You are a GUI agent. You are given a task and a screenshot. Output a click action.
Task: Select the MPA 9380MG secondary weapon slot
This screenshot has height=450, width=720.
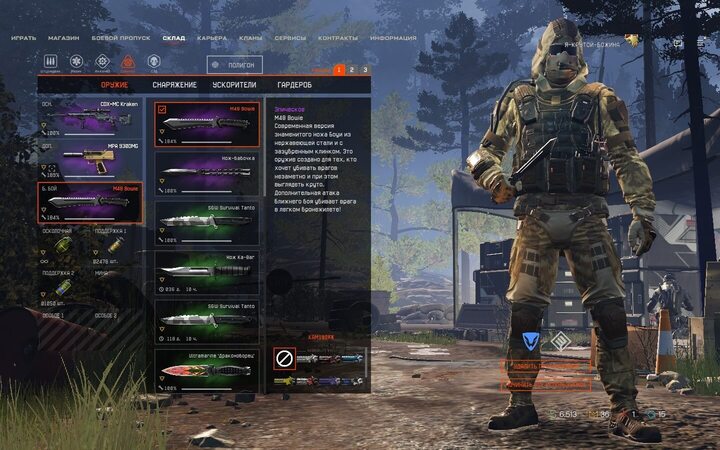click(90, 159)
